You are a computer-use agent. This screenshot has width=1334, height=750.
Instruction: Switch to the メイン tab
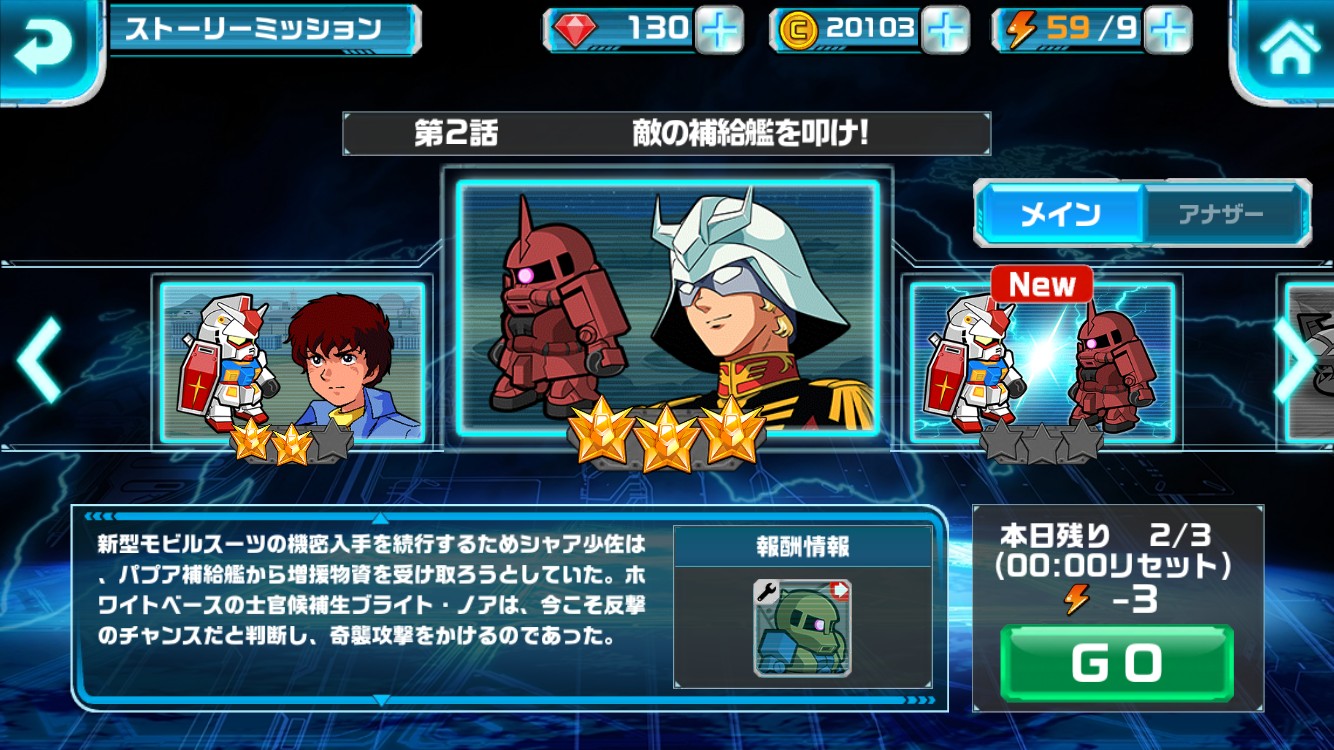point(1060,213)
